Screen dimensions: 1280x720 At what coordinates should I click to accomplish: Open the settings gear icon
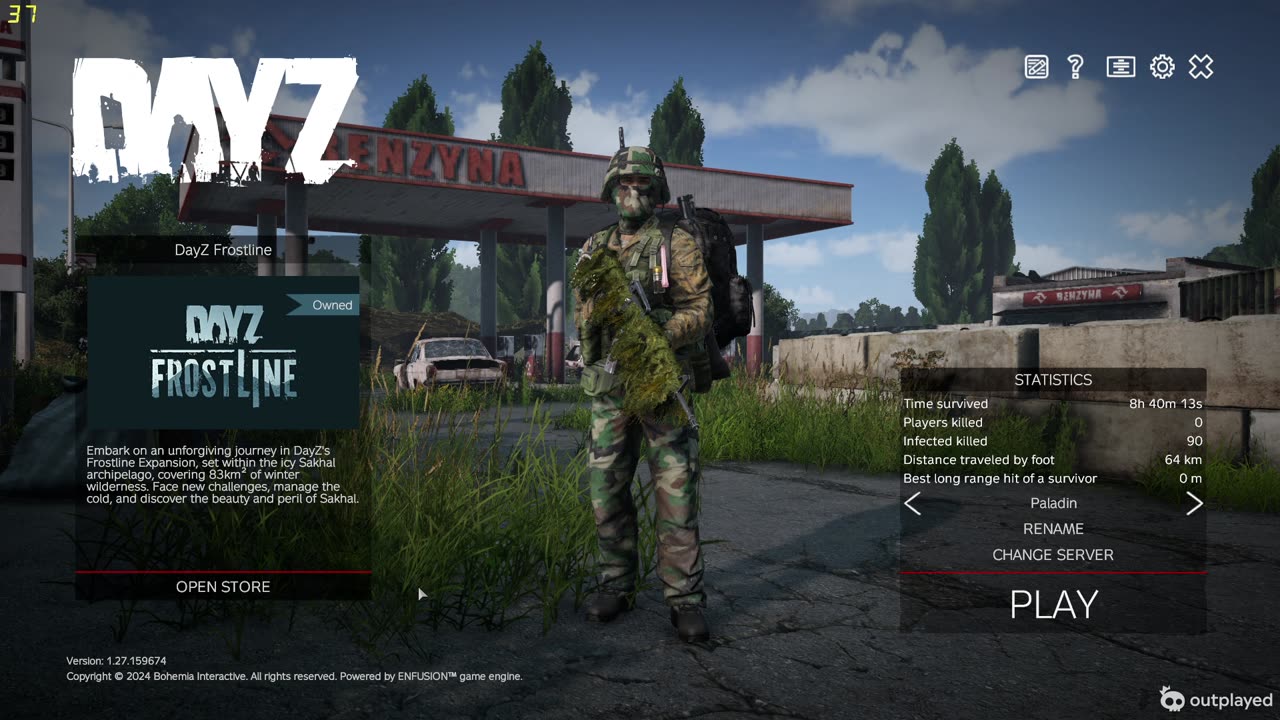point(1161,67)
